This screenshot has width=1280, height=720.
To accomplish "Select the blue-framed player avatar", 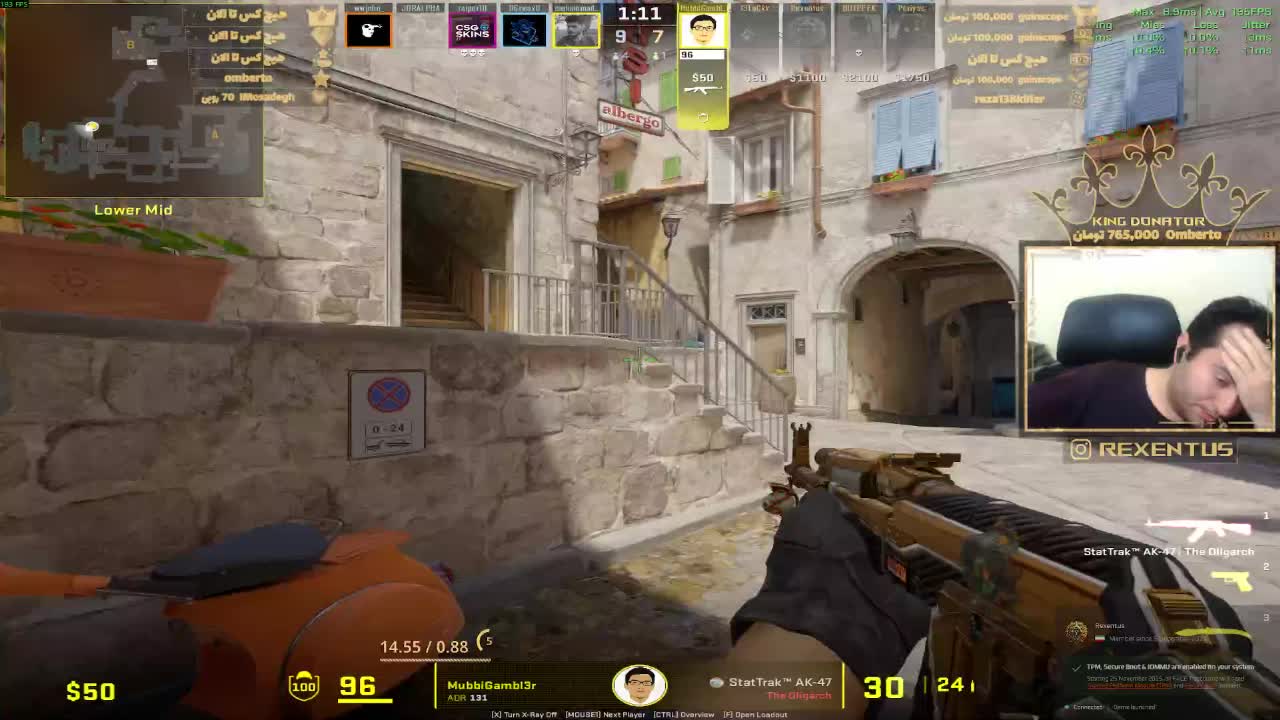I will 524,31.
